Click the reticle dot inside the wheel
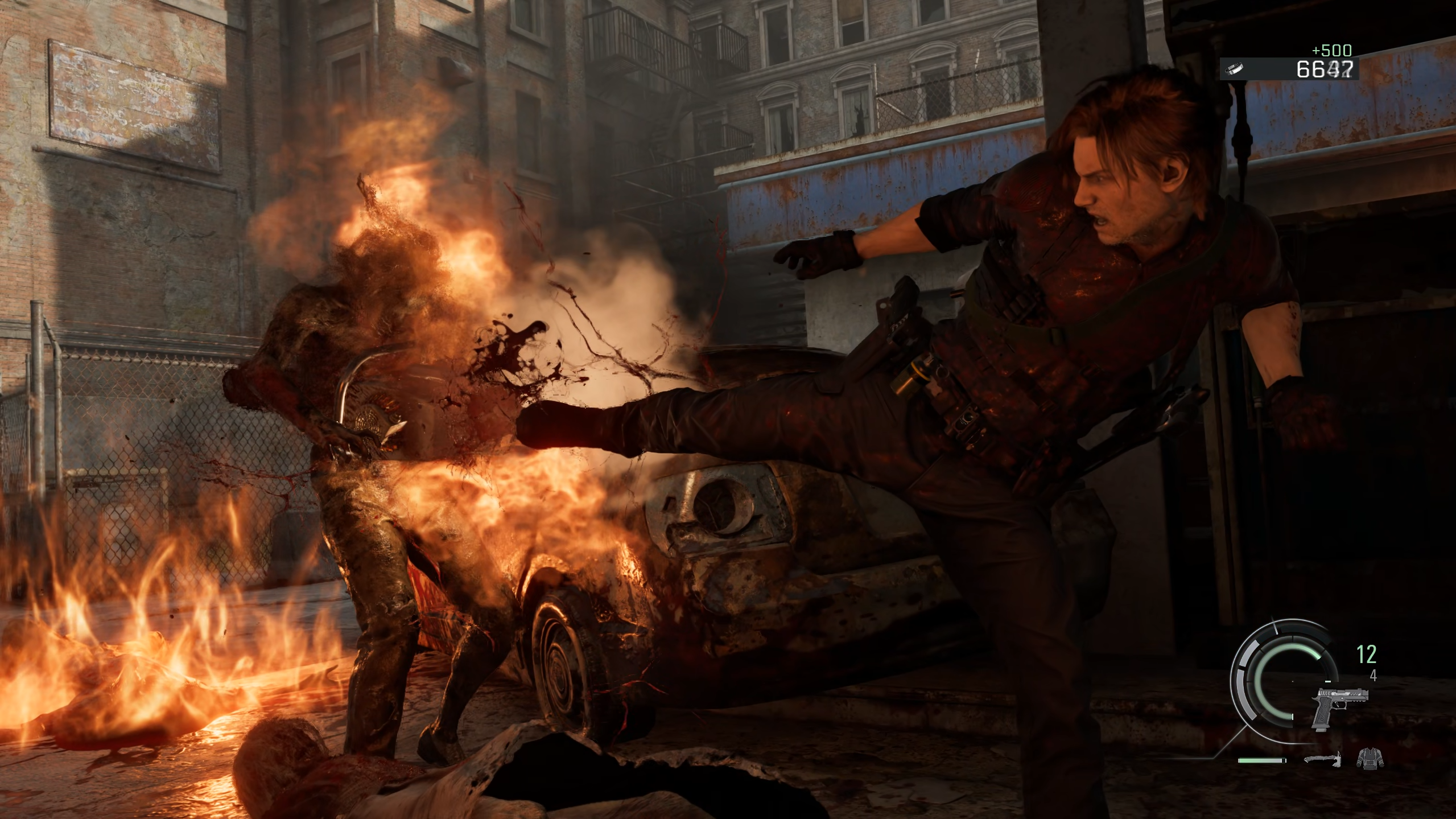This screenshot has height=819, width=1456. [x=1293, y=681]
